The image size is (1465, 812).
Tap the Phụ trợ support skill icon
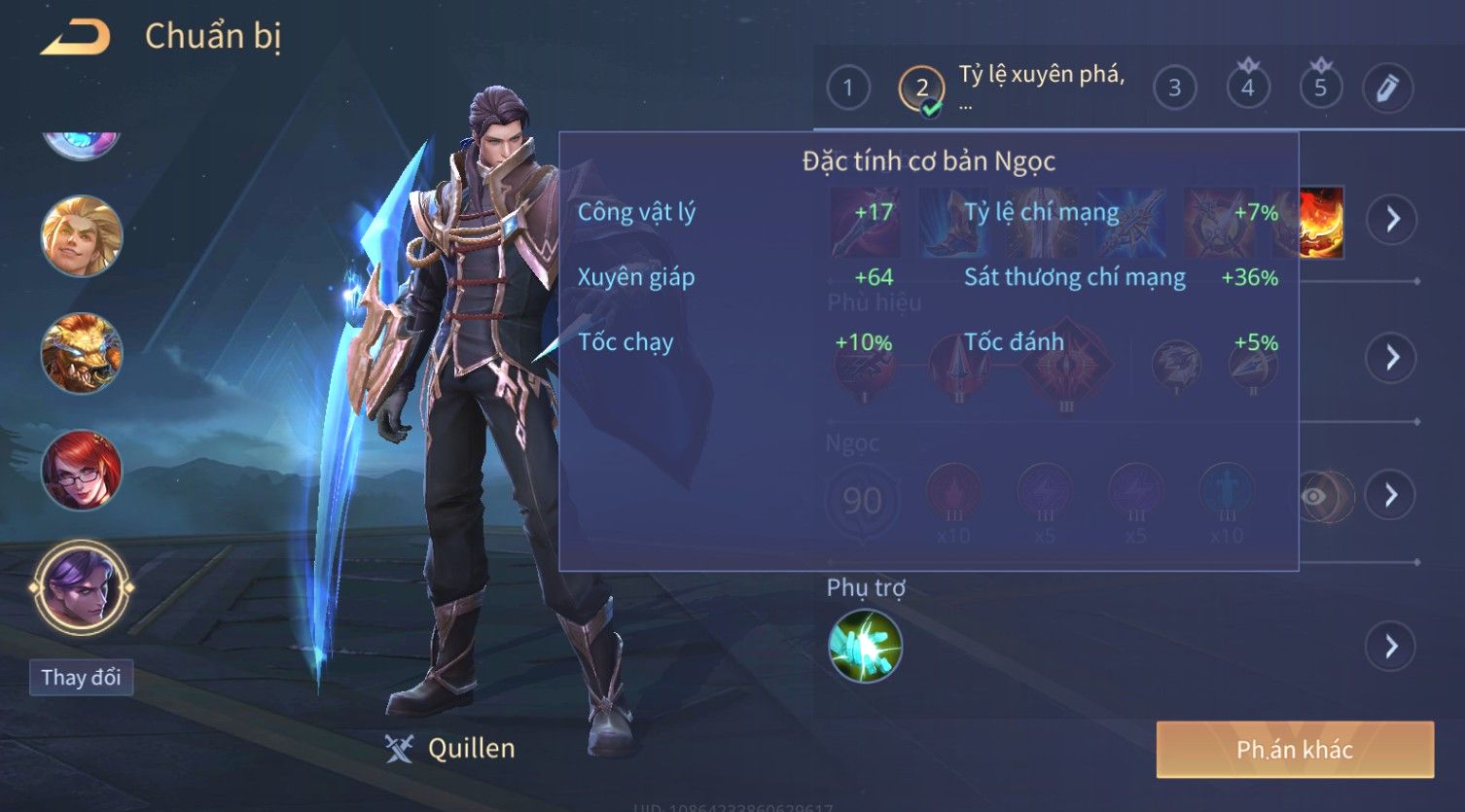865,646
